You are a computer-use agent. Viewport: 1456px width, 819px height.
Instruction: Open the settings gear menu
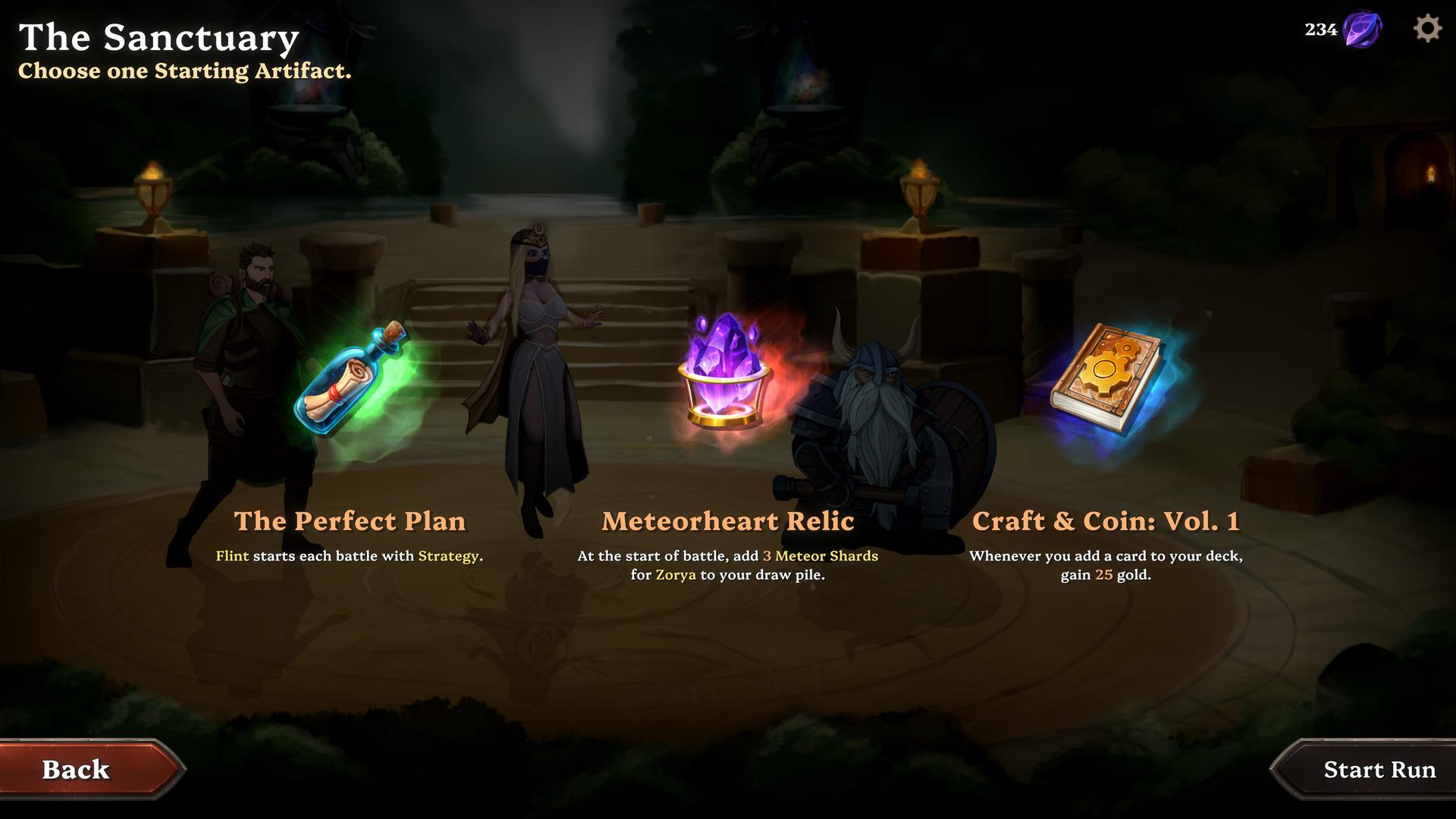tap(1426, 30)
